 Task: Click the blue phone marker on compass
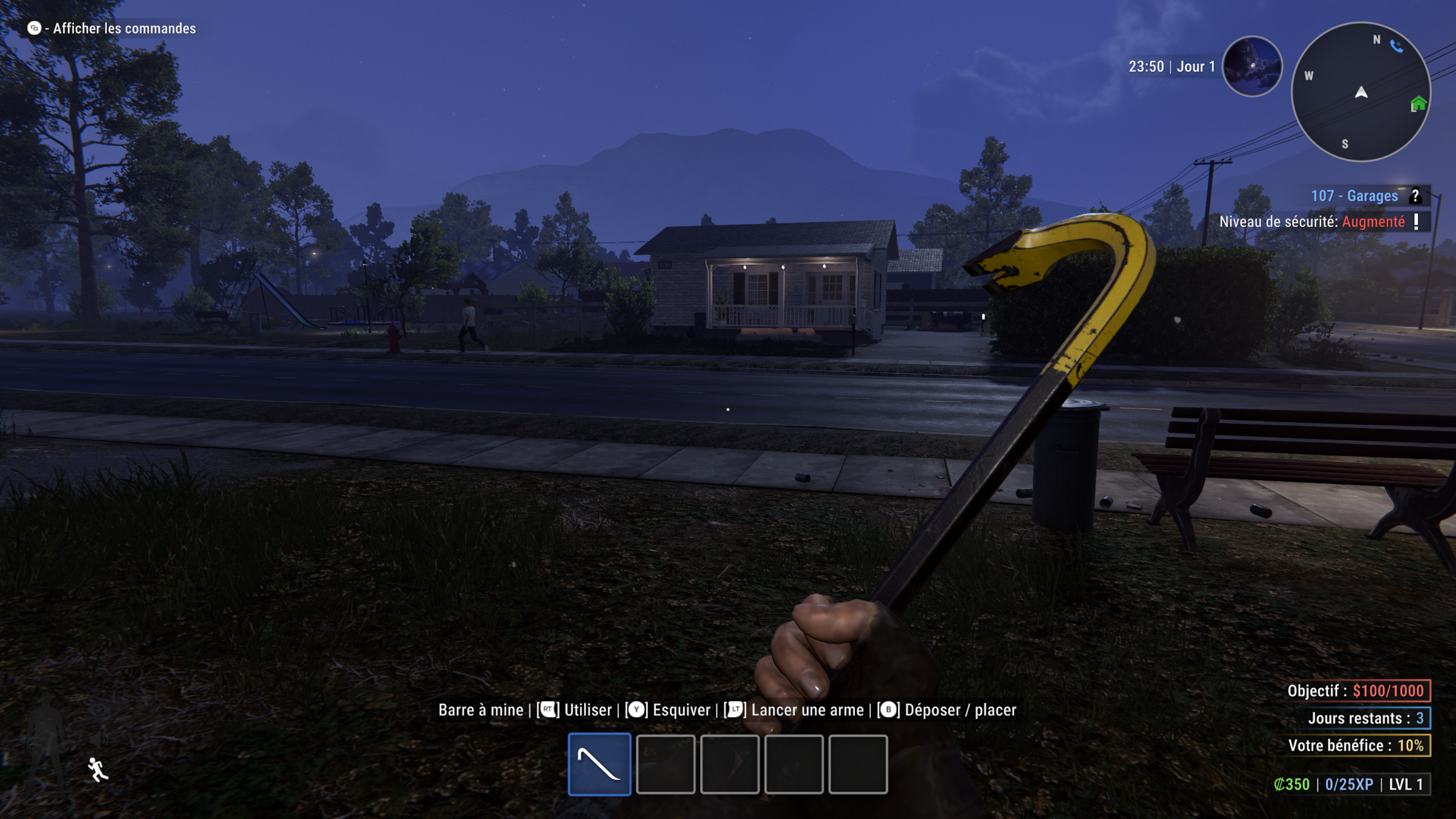tap(1396, 46)
